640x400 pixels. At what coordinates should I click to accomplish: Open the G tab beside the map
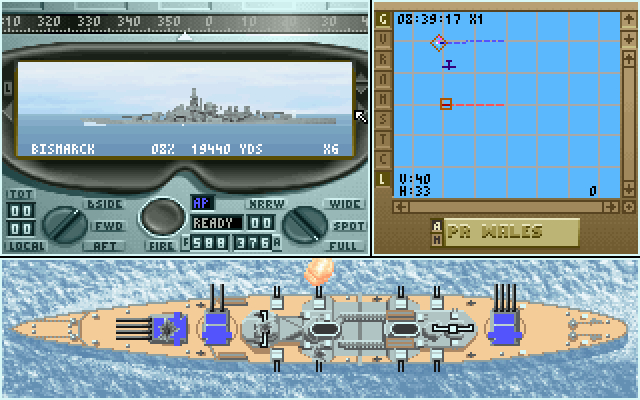382,17
